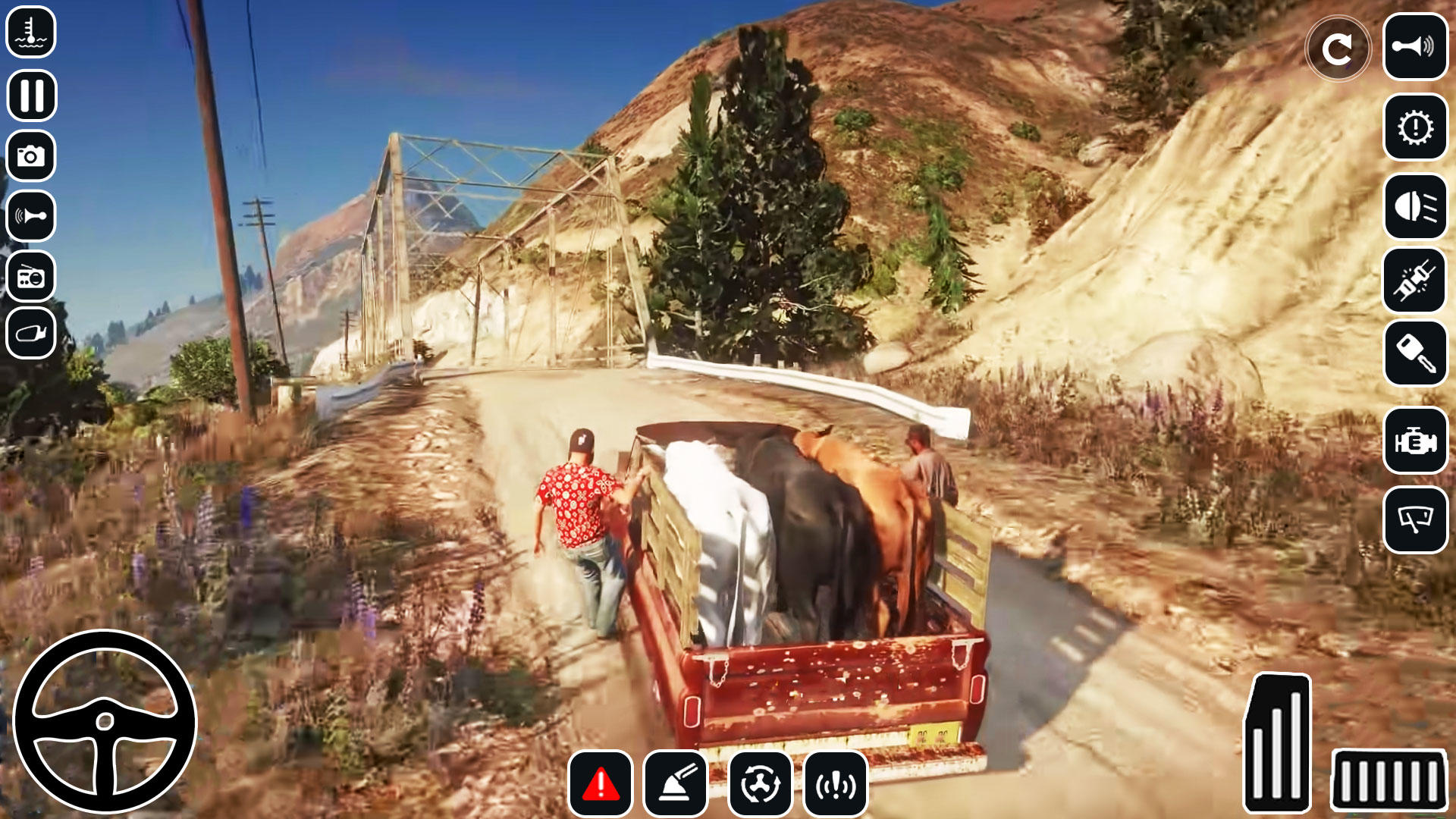Open the camera view switcher
1456x819 pixels.
30,155
